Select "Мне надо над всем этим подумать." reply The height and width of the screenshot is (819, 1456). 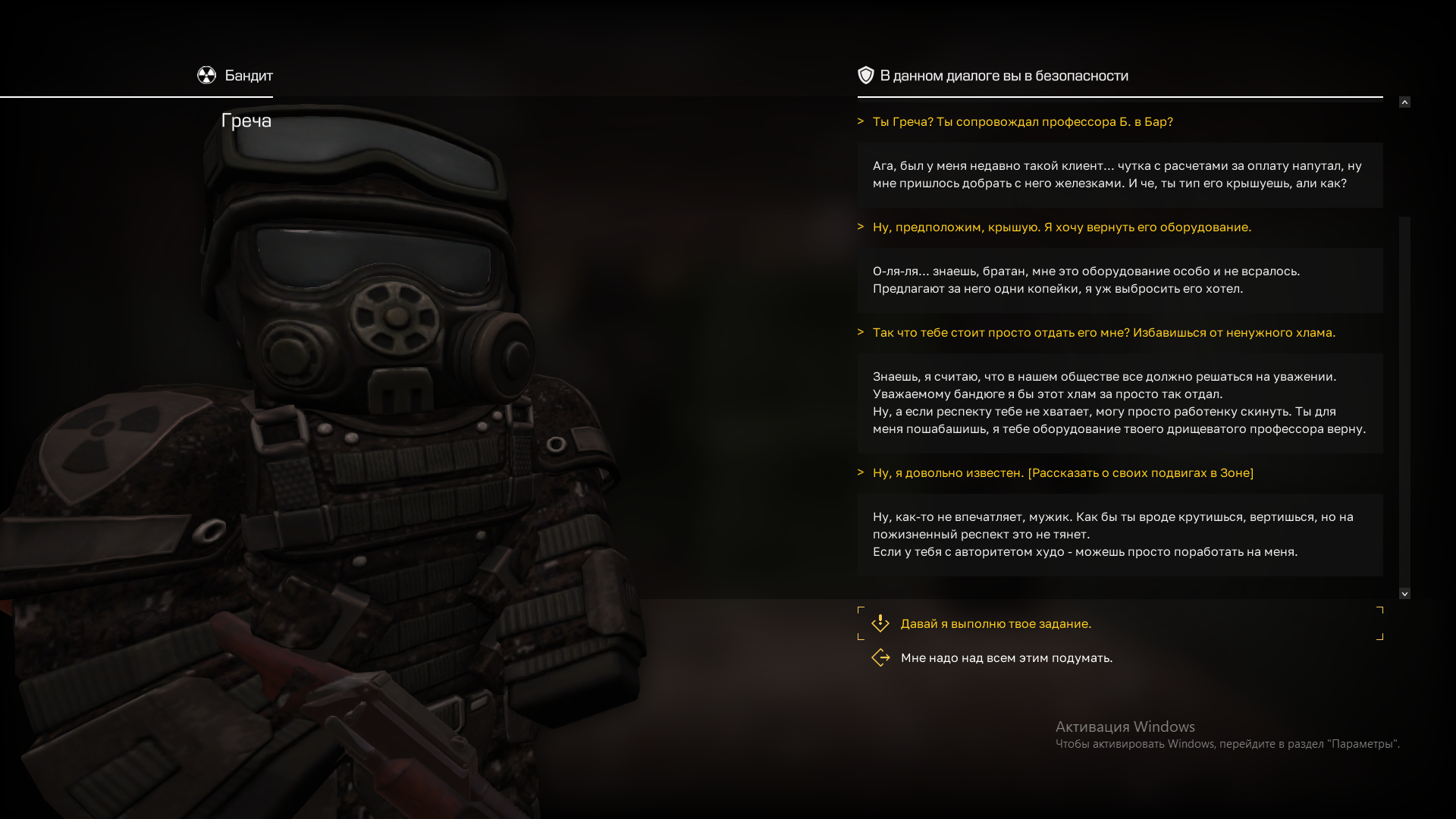coord(1006,658)
